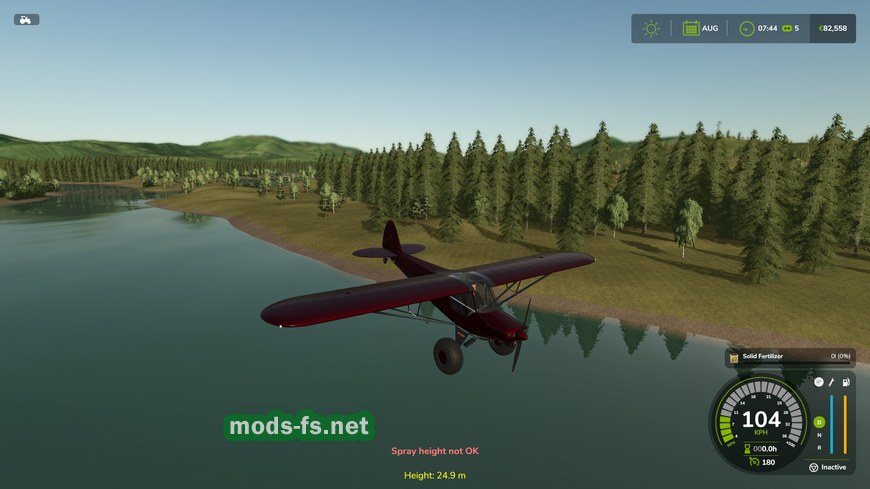Click the cruise control icon beside 180

(x=753, y=462)
